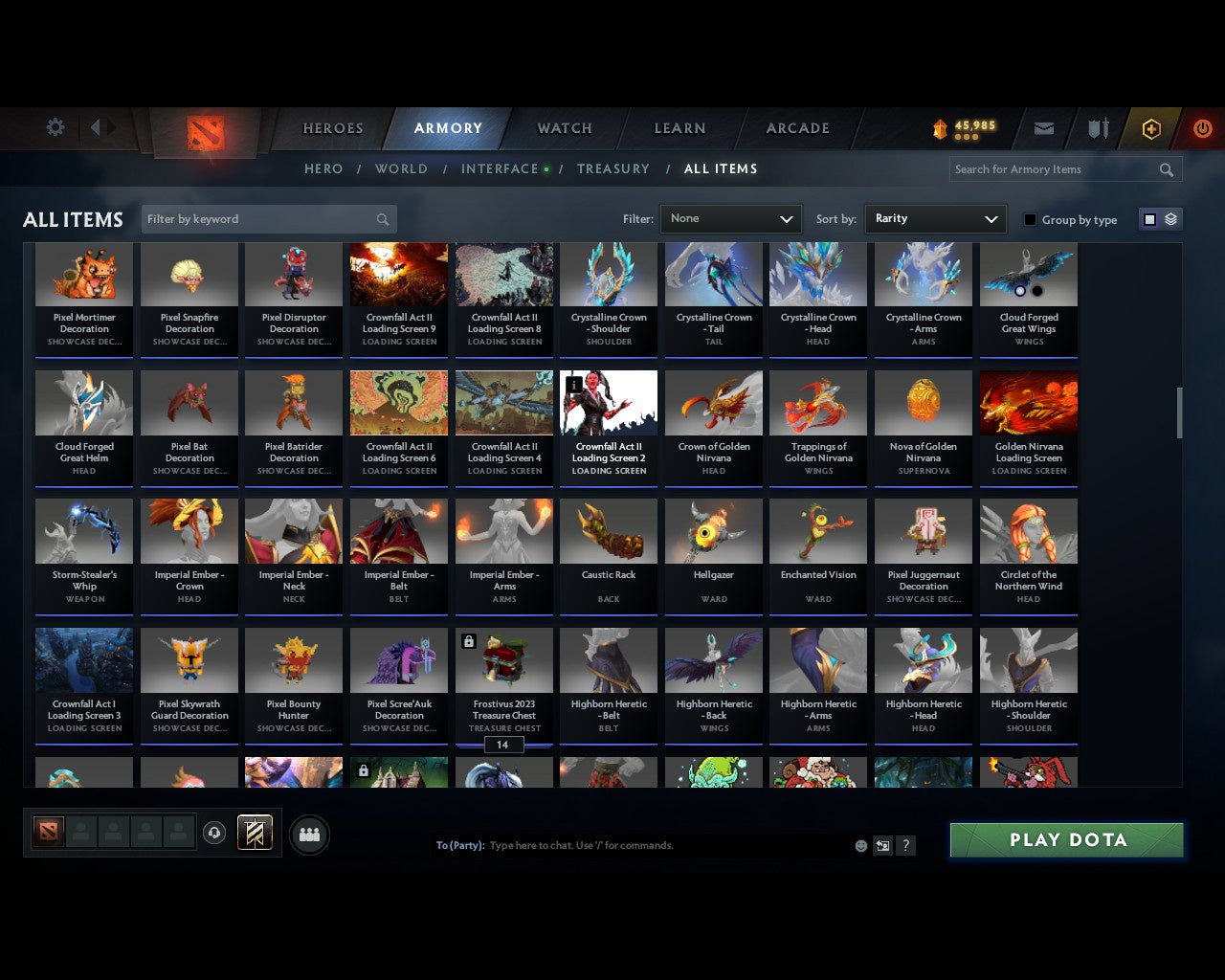1225x980 pixels.
Task: Open the settings gear icon
Action: point(55,126)
